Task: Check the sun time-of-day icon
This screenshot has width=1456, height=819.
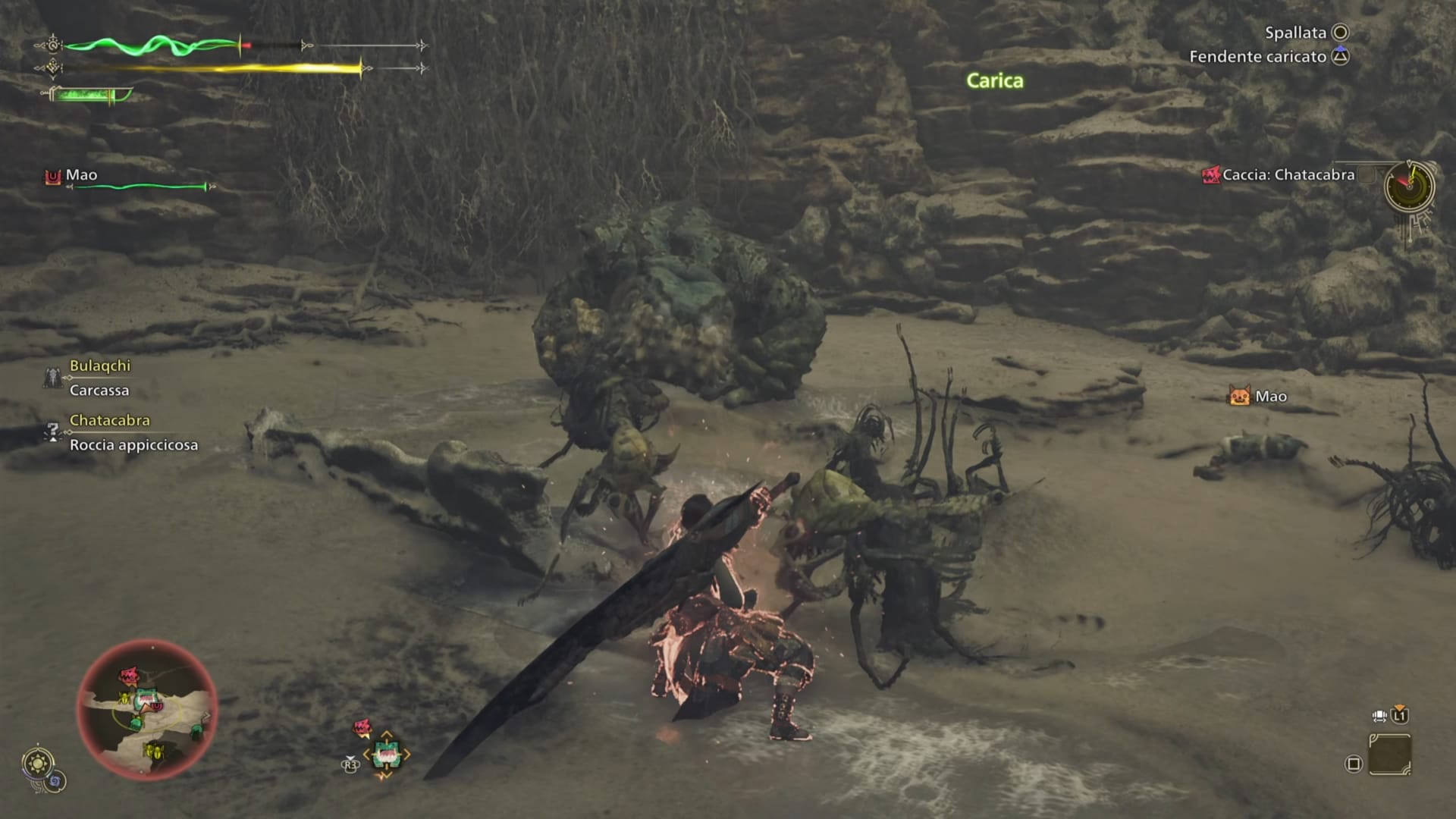Action: point(38,763)
